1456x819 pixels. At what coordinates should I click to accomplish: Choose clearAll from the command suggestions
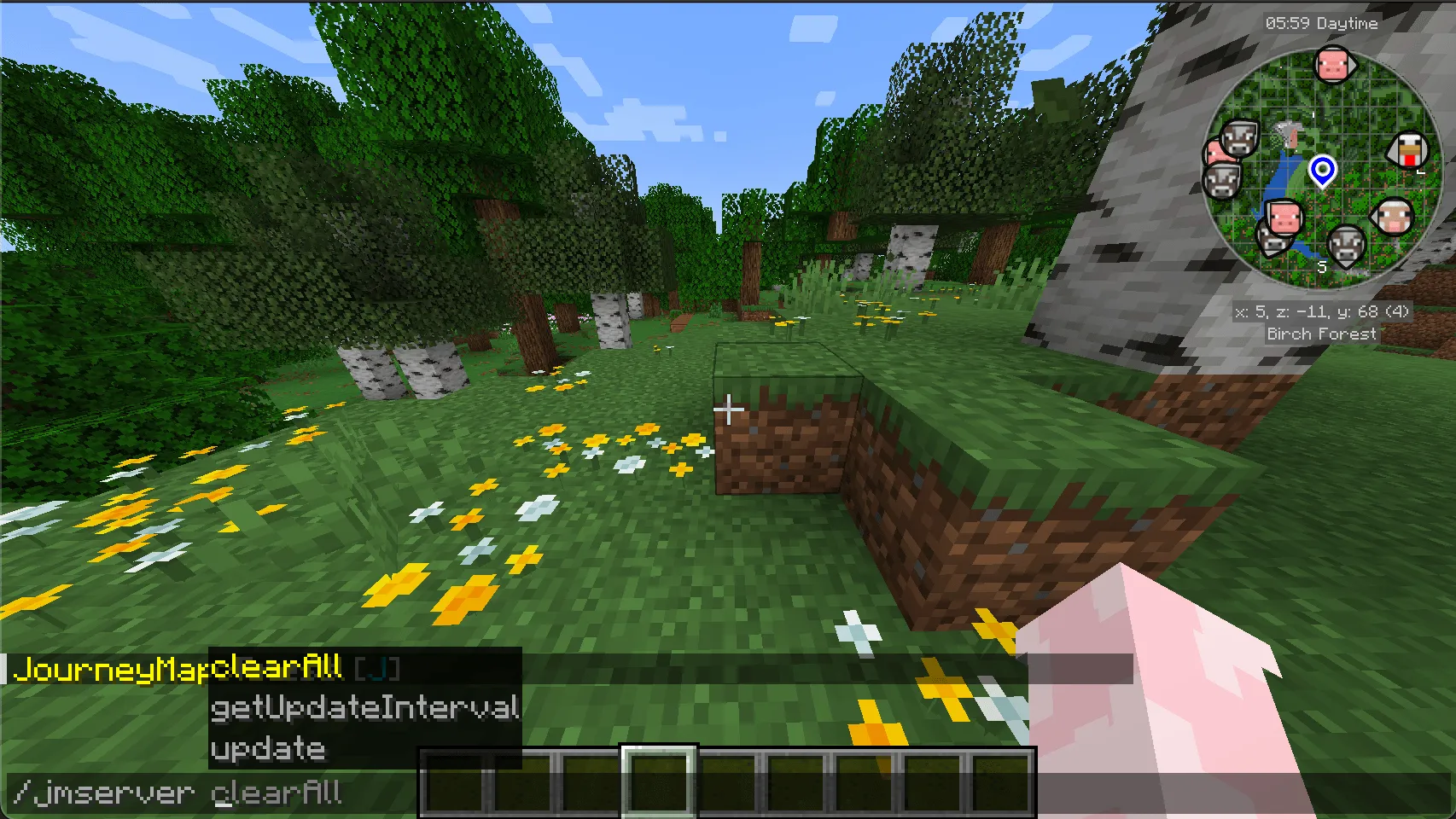pyautogui.click(x=276, y=669)
